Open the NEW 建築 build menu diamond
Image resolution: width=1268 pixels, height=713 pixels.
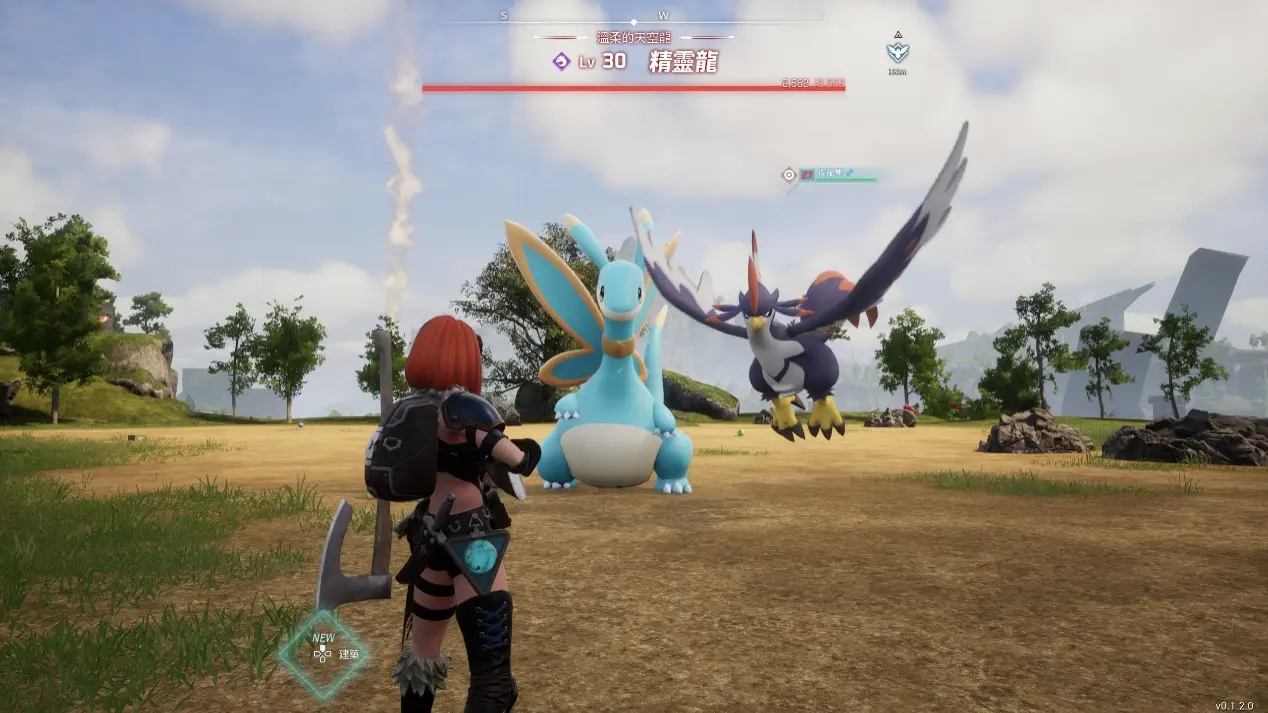point(323,654)
